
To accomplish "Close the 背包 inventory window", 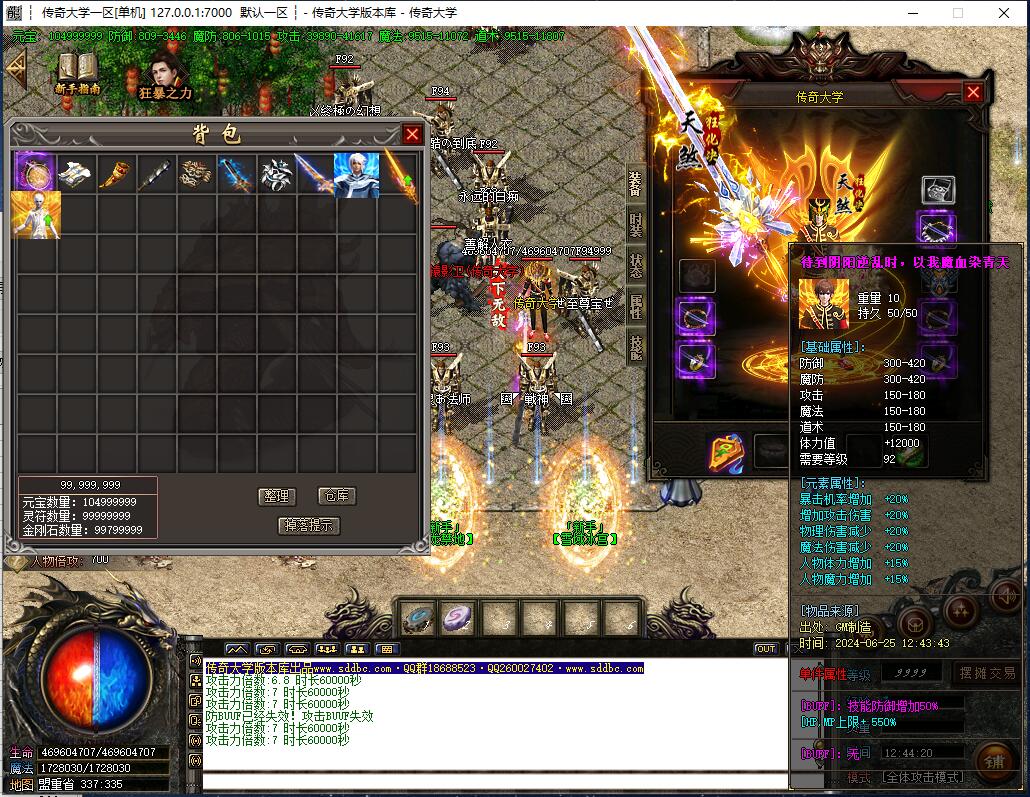I will [412, 134].
